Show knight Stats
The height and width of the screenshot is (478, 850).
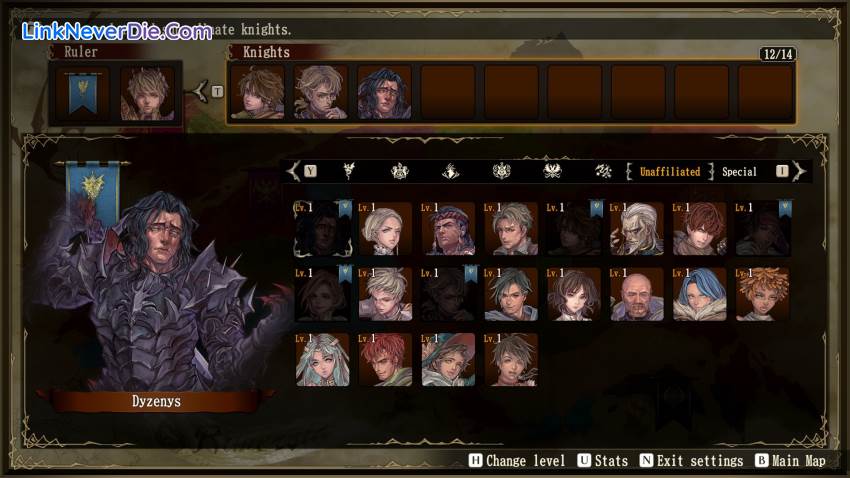point(603,461)
